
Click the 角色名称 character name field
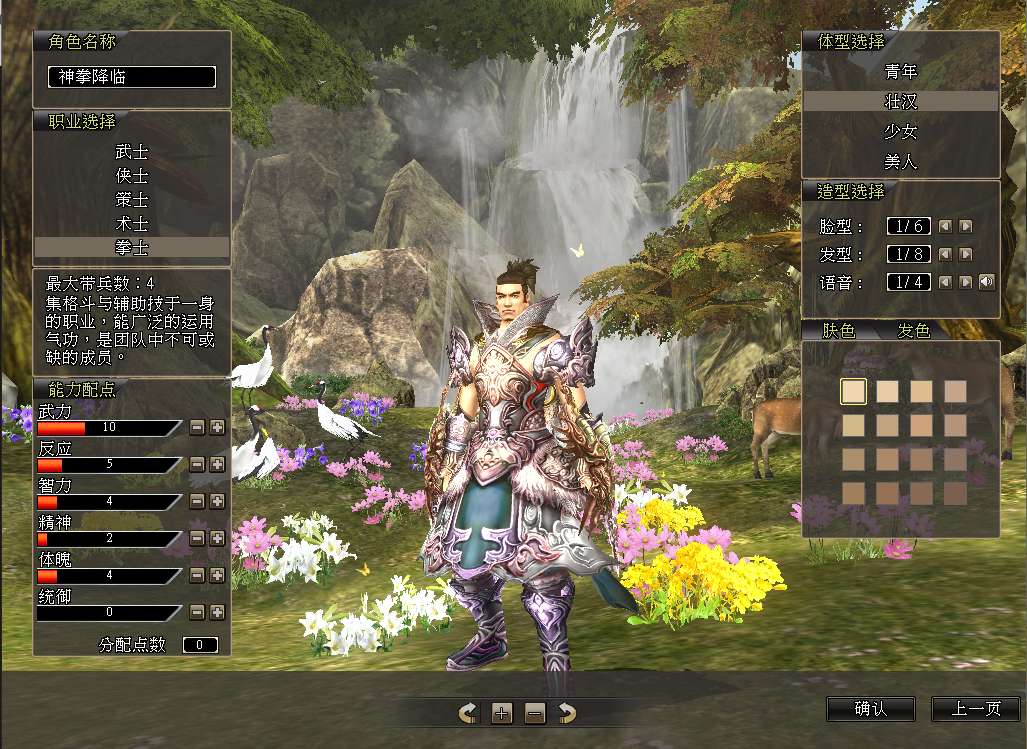tap(132, 77)
